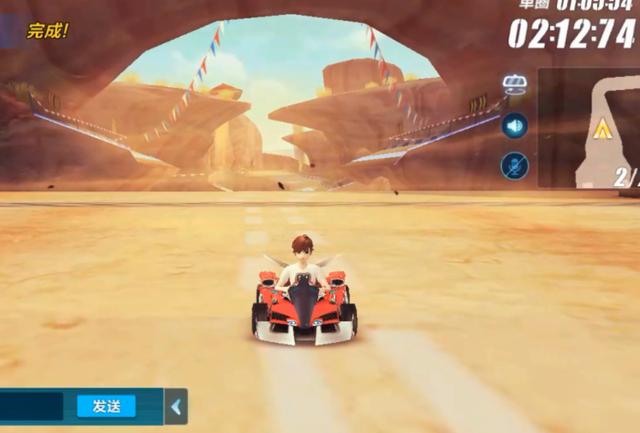The width and height of the screenshot is (640, 433).
Task: Click the rear-view mirror icon
Action: click(x=515, y=84)
